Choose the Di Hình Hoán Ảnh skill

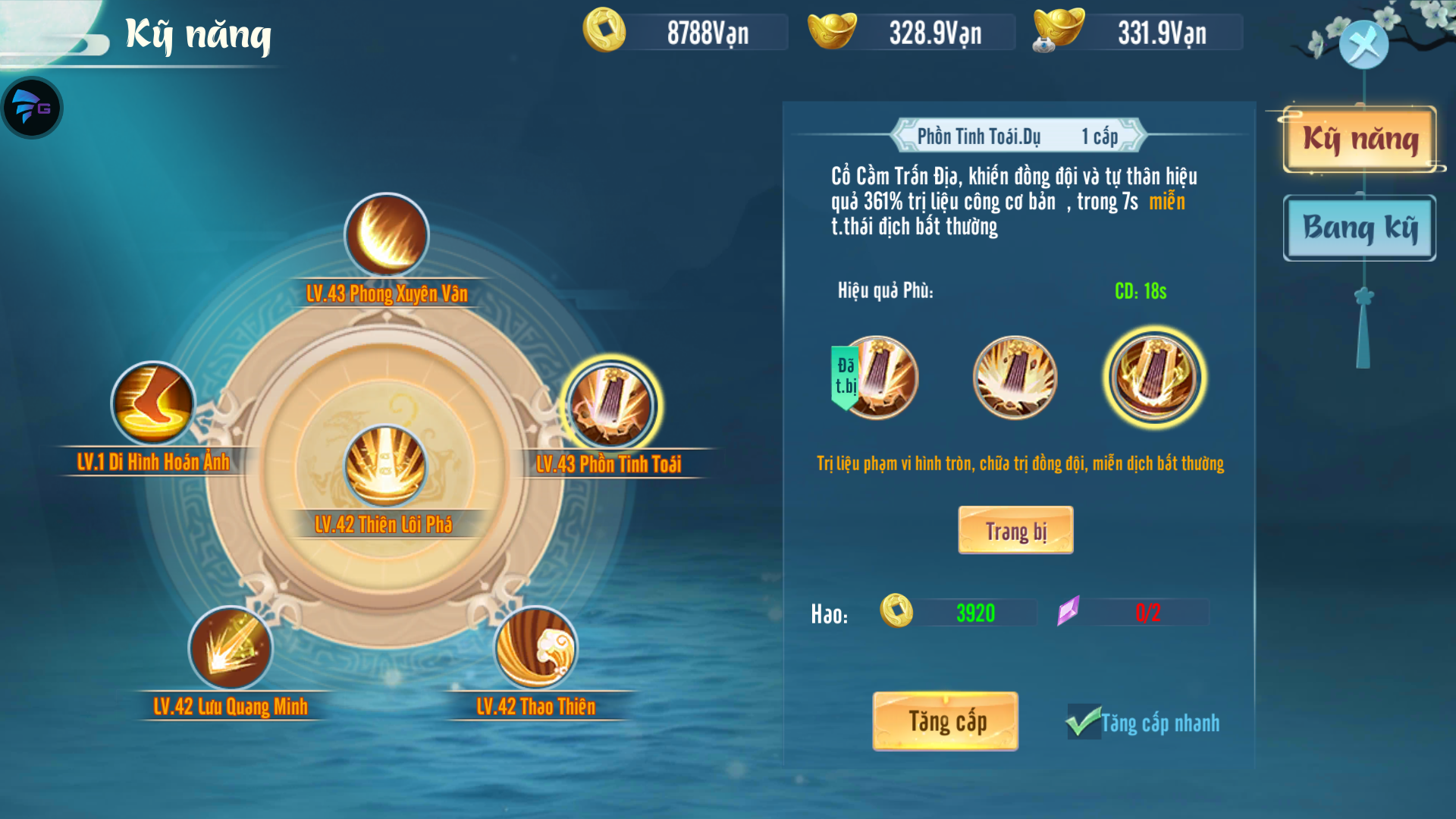point(153,403)
